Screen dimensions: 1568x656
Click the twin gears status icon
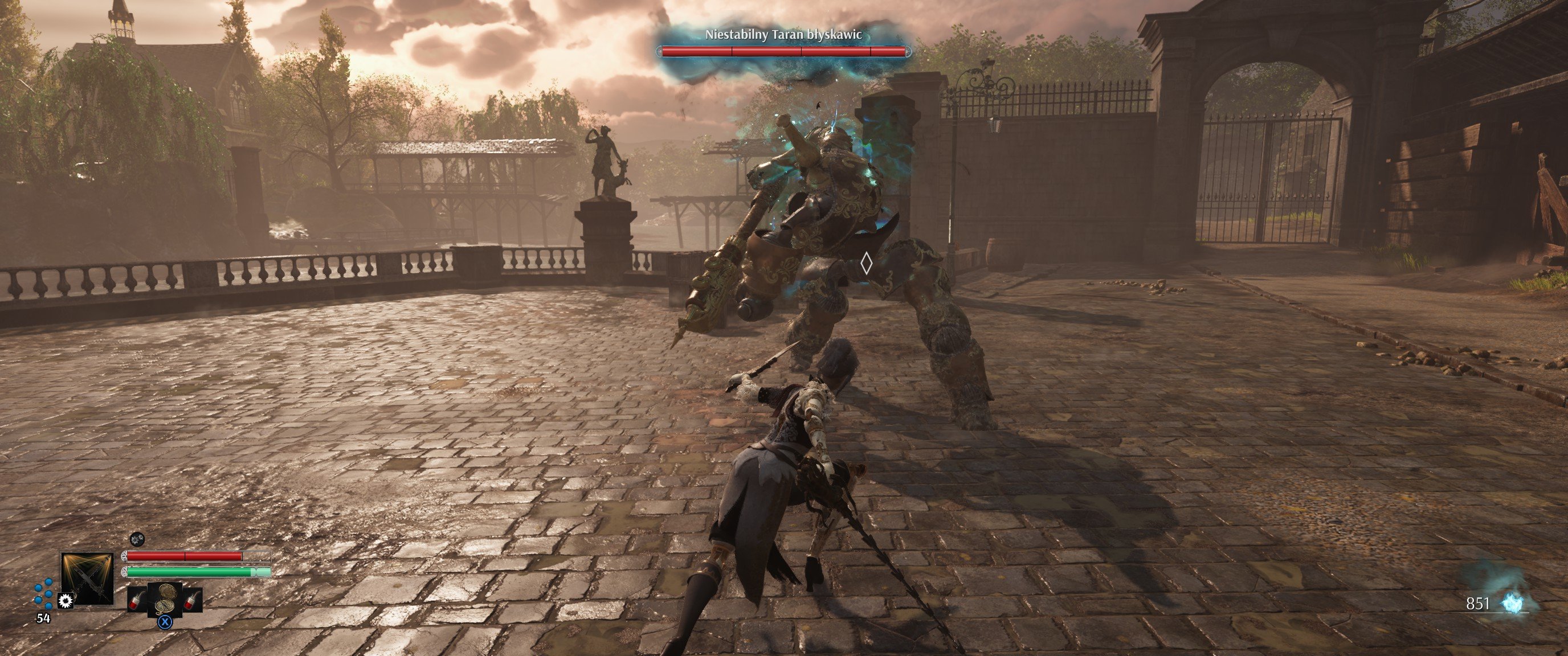click(x=137, y=539)
